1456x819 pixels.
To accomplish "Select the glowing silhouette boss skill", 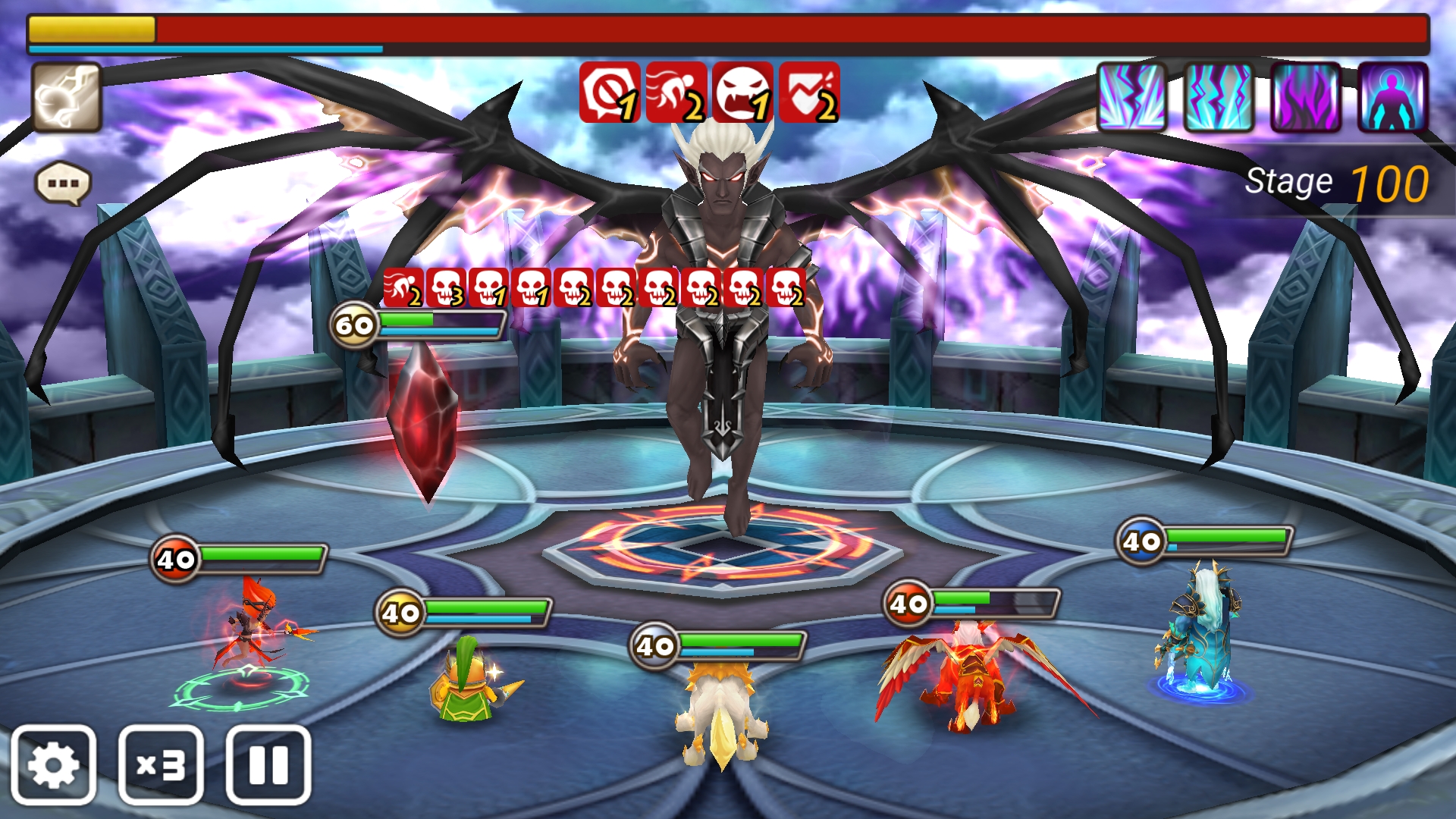I will tap(1393, 98).
